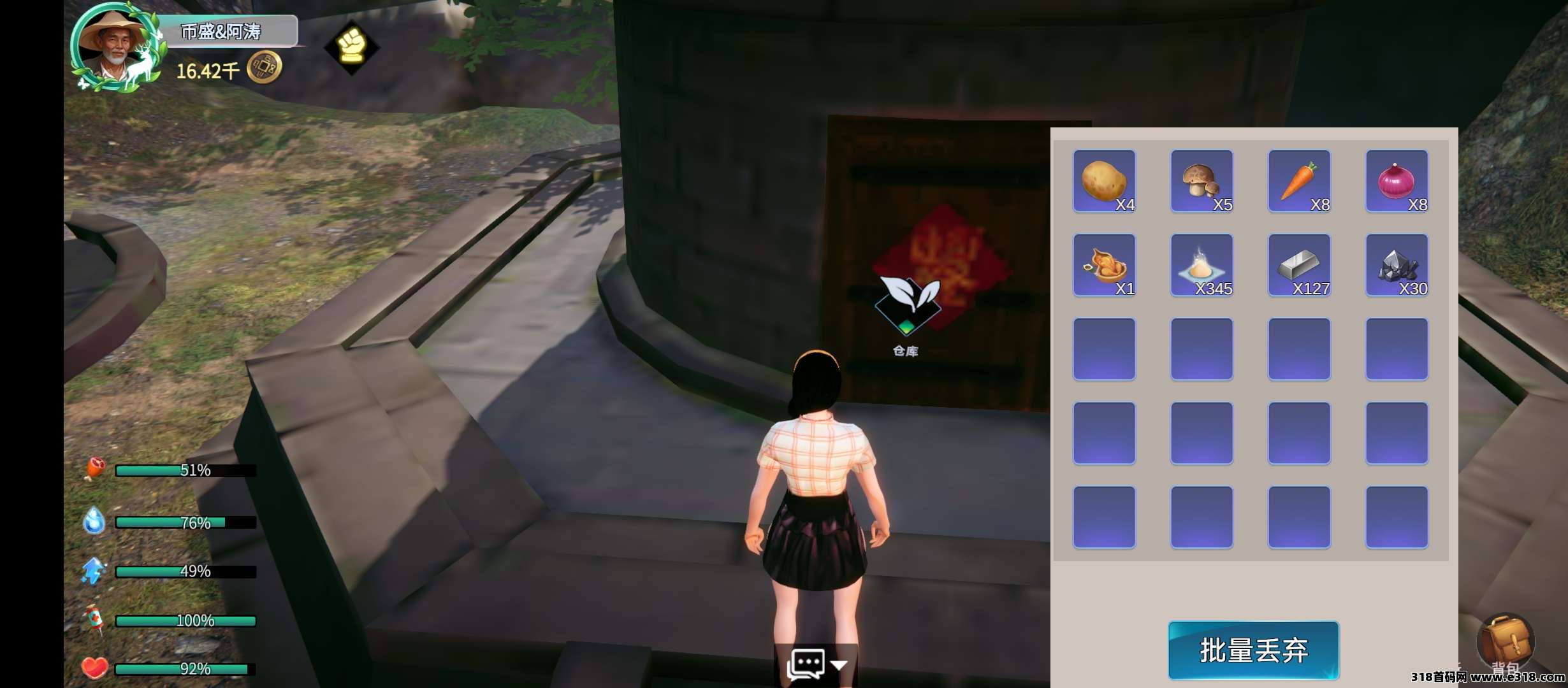Expand the chat dropdown arrow

click(839, 665)
